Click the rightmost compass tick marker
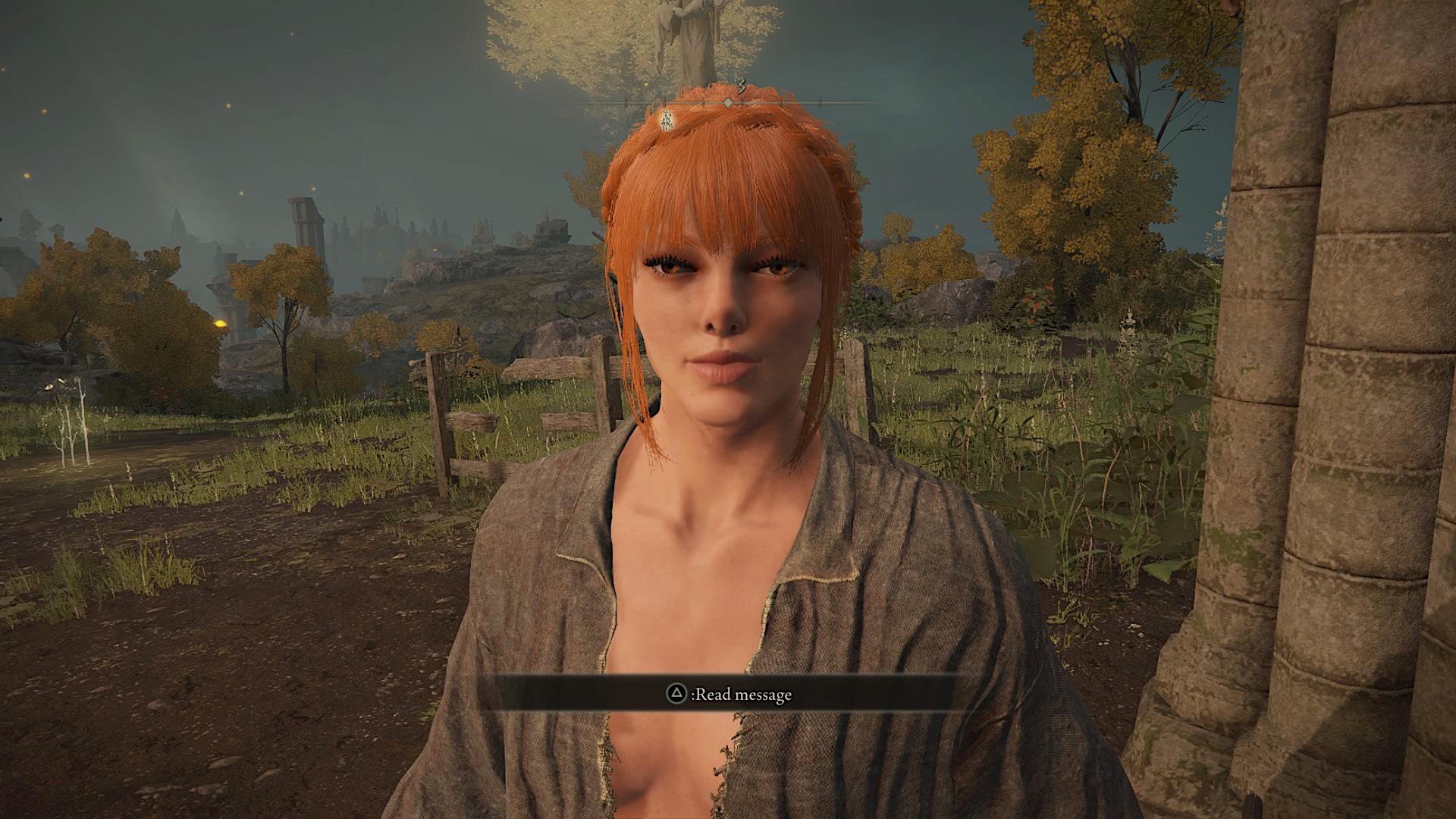 coord(820,99)
